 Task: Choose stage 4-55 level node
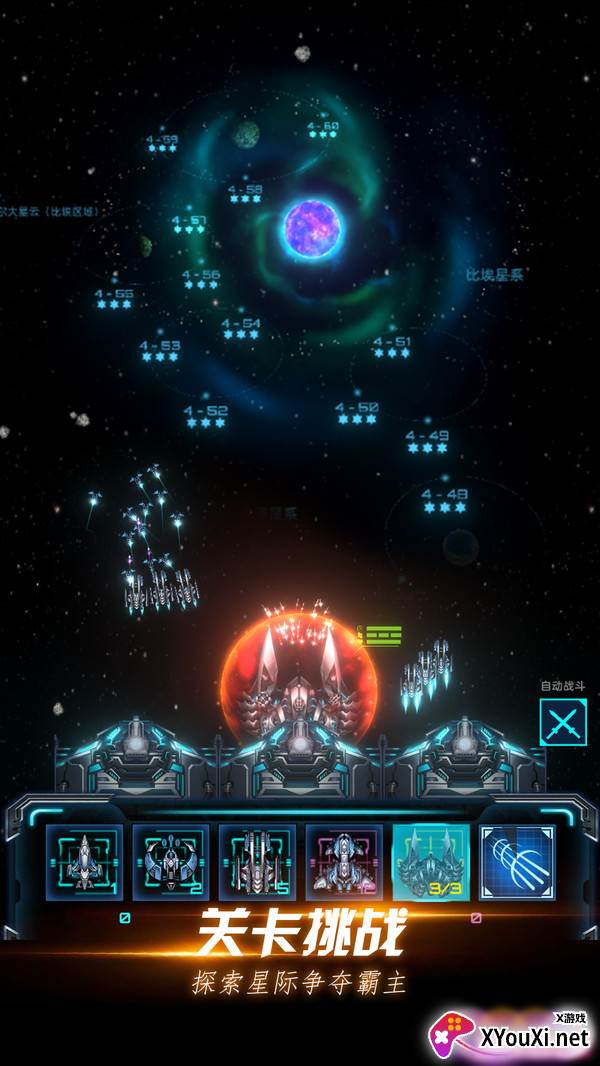(114, 298)
